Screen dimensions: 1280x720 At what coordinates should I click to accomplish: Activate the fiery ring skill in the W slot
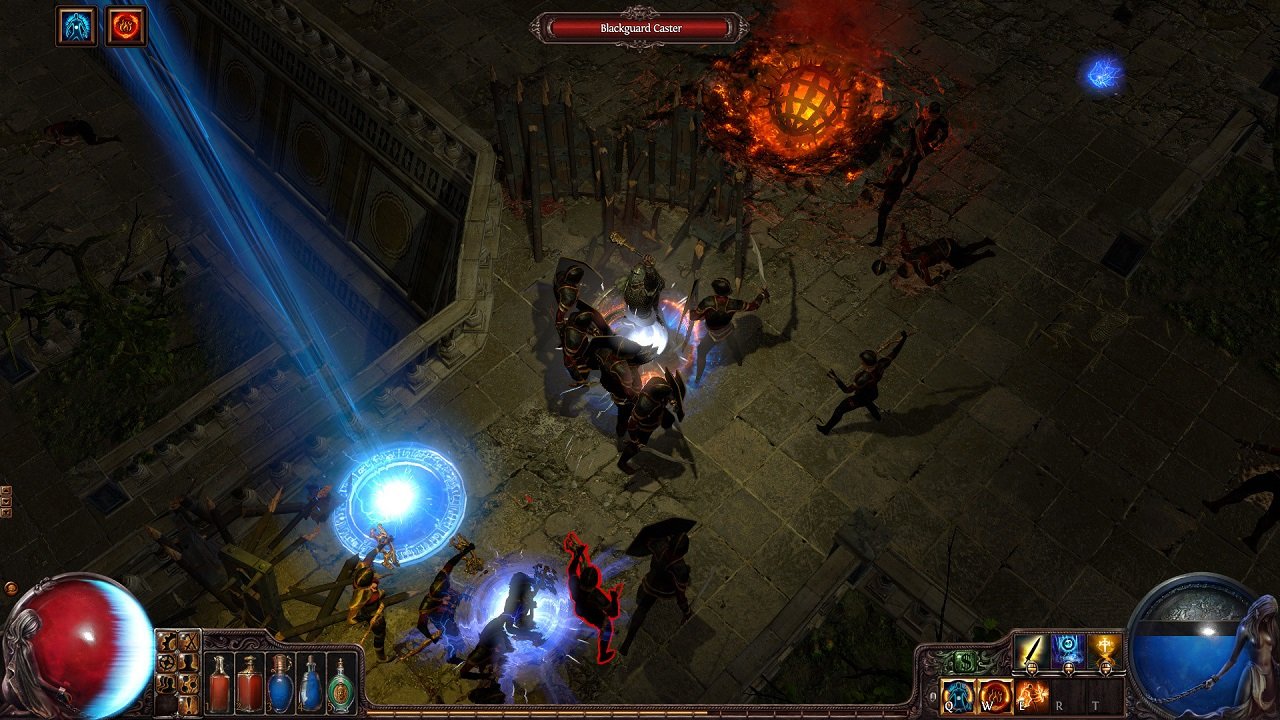click(994, 695)
